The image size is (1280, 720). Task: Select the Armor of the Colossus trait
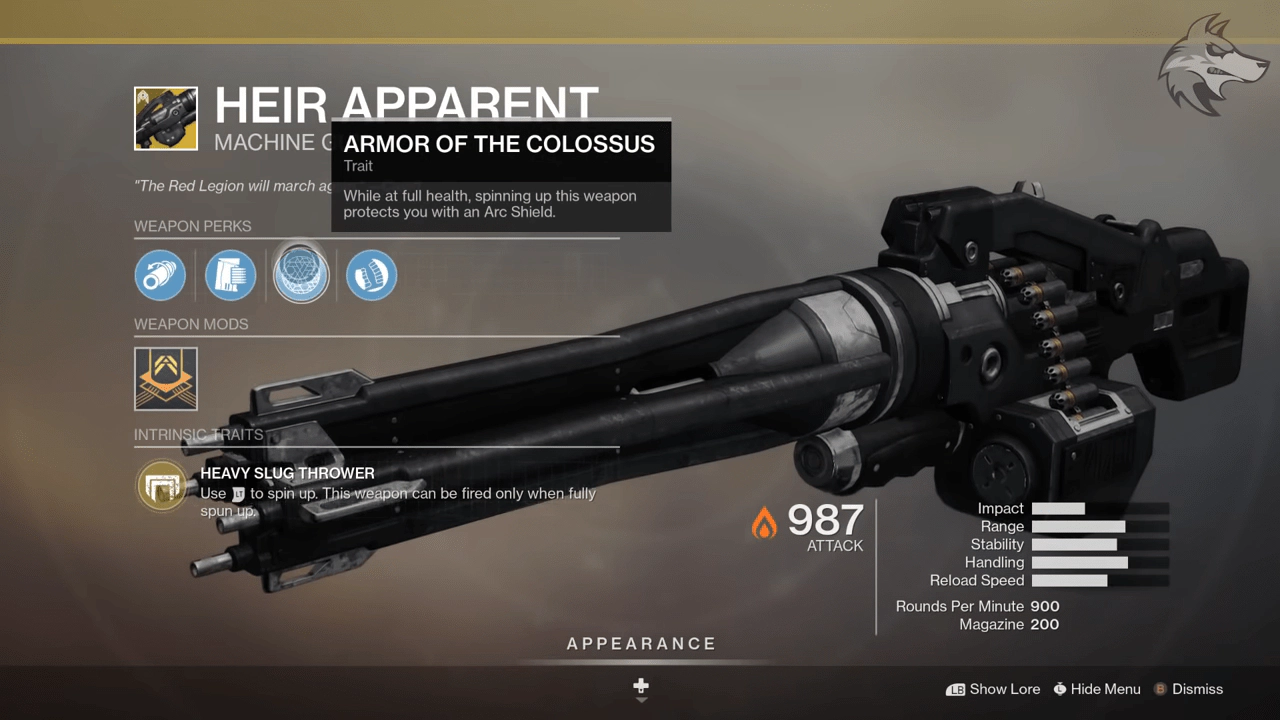pos(301,275)
